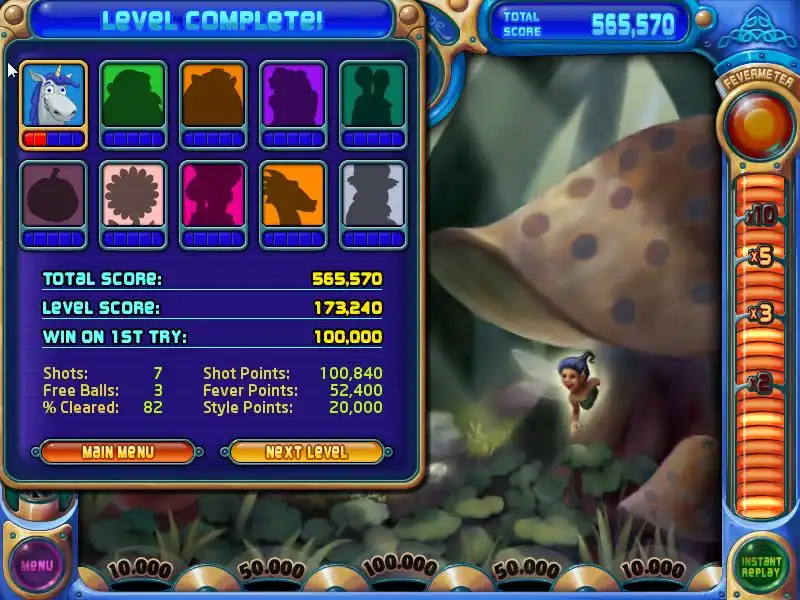
Task: Watch the Instant Replay
Action: coord(761,566)
